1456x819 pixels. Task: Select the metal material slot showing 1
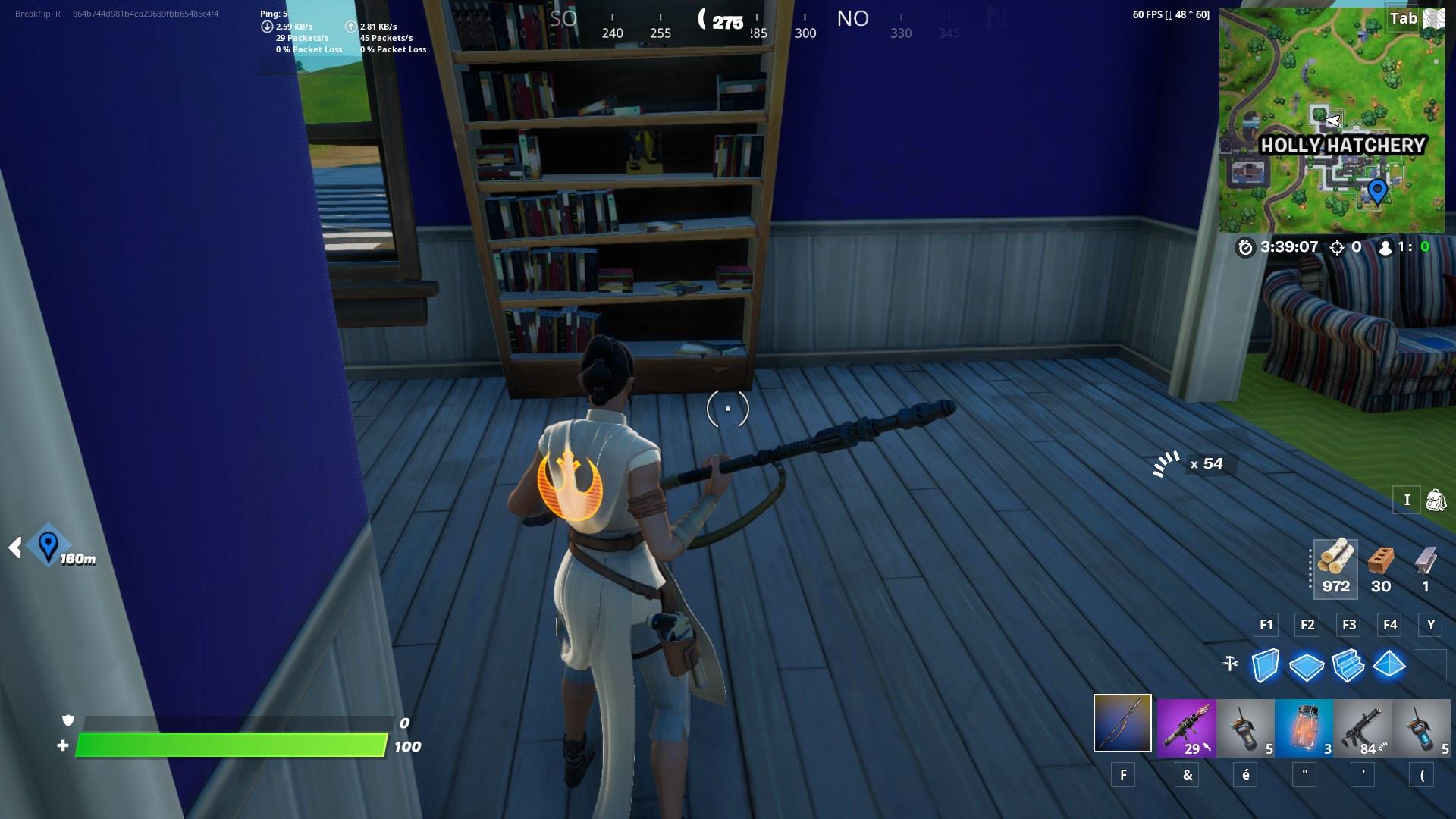point(1424,567)
